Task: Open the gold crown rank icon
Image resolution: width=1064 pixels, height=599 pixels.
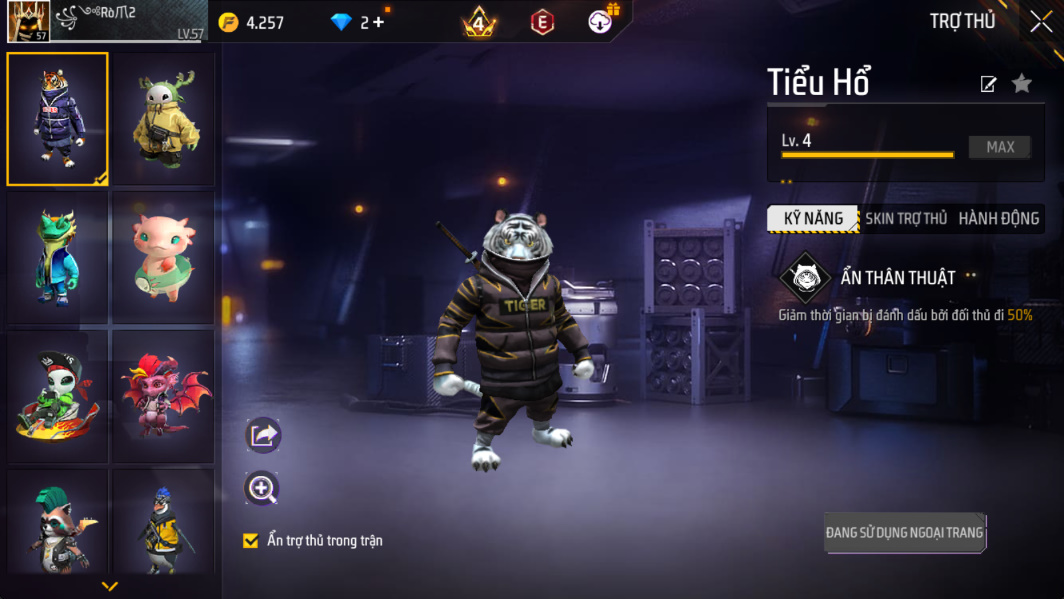Action: click(x=479, y=22)
